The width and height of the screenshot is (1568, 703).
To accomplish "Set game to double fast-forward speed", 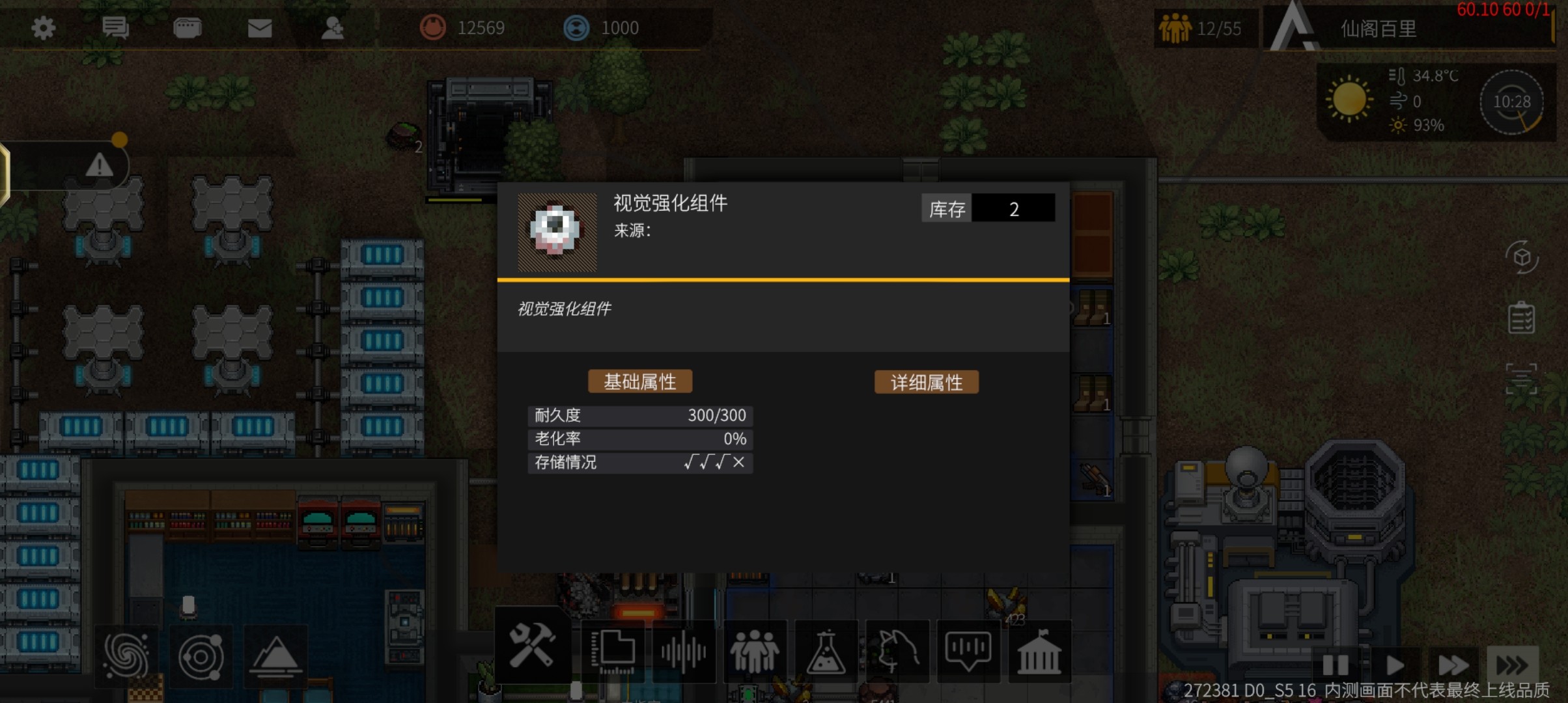I will pos(1453,665).
